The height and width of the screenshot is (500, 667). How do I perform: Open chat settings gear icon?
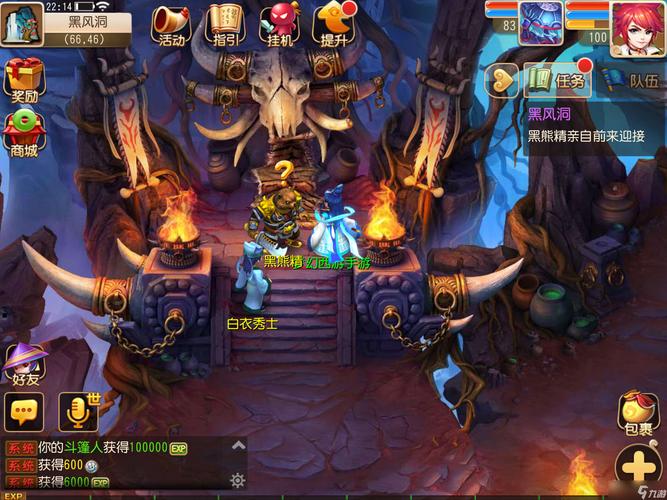[x=238, y=479]
